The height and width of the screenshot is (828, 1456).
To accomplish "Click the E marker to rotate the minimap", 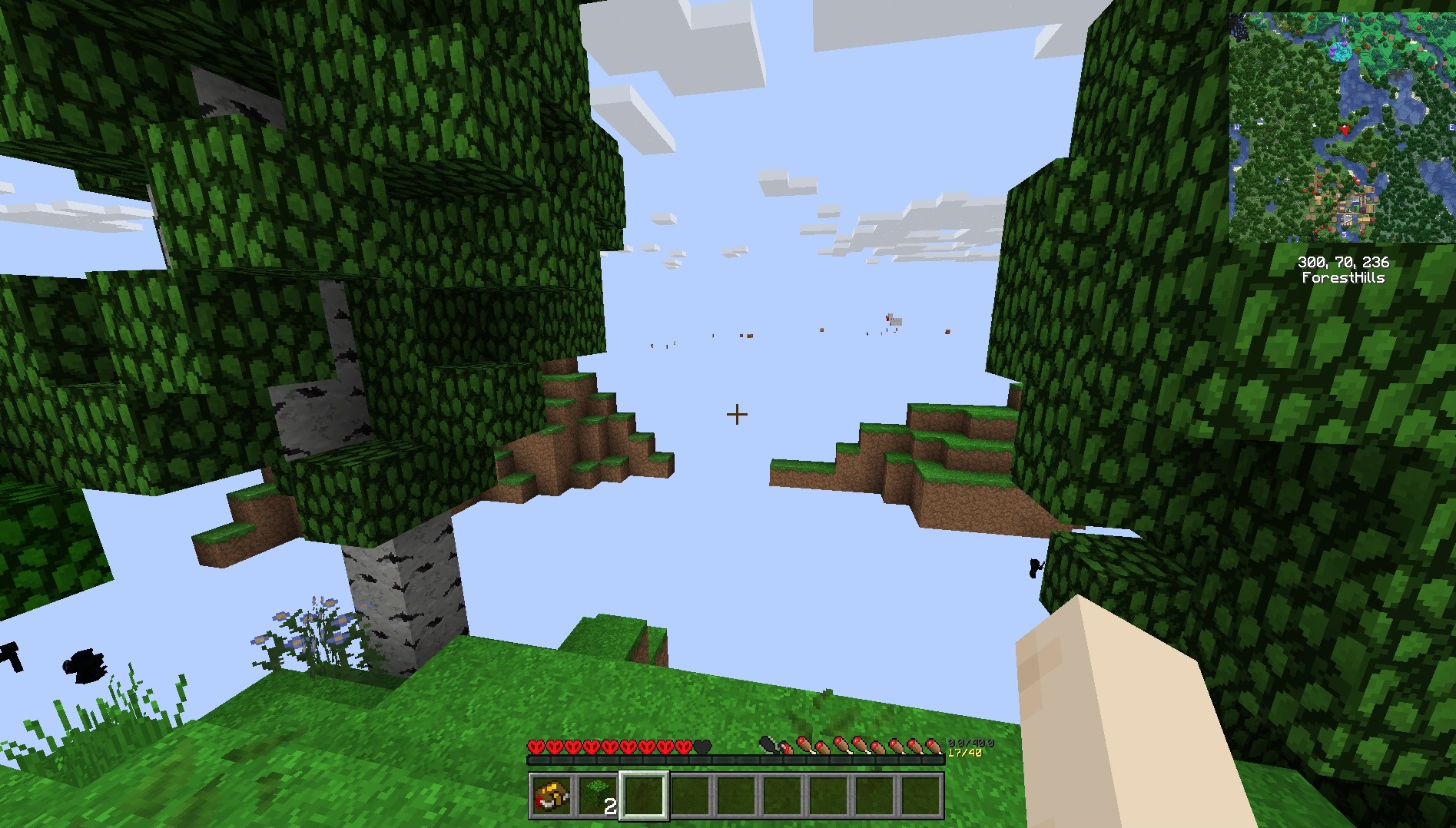I will tap(1452, 126).
